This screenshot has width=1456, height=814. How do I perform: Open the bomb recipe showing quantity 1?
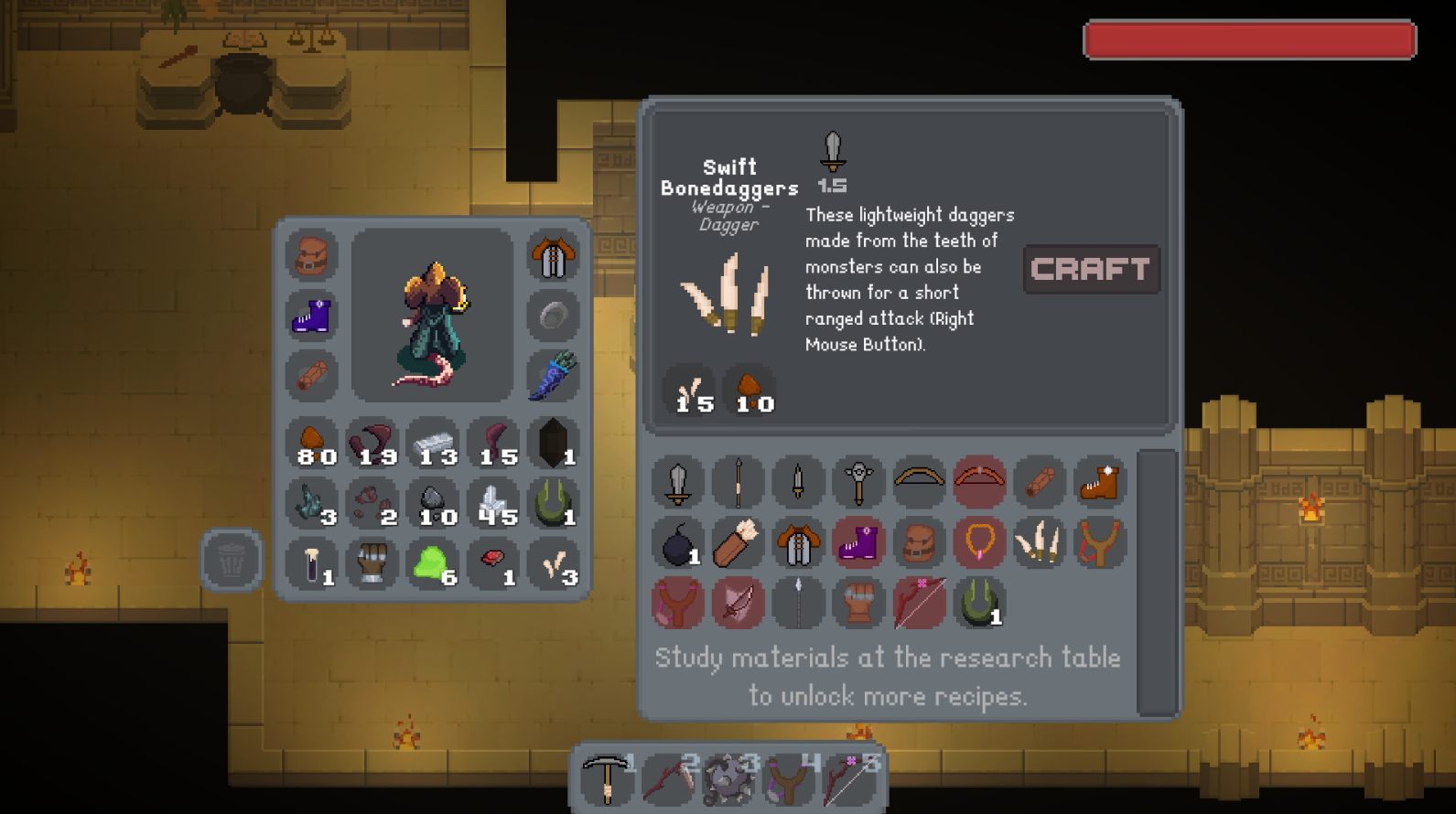677,542
